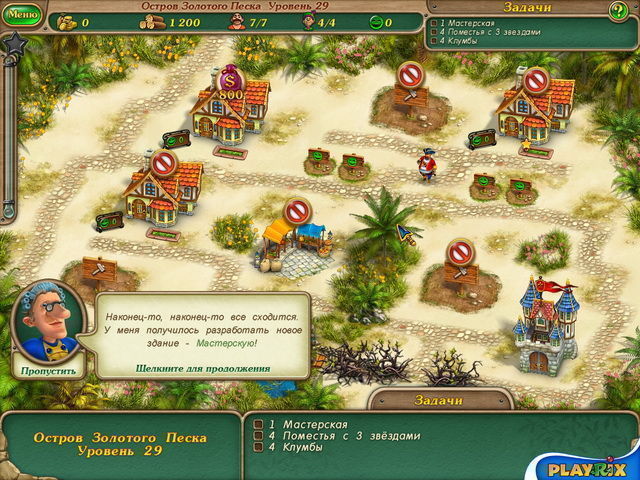Screen dimensions: 640x480
Task: Open the Задачи tab at the bottom
Action: click(438, 400)
